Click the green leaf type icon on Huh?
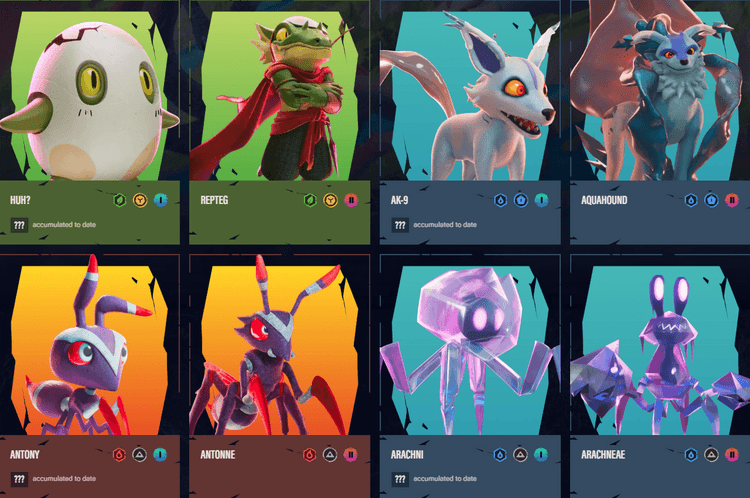The height and width of the screenshot is (498, 750). click(x=120, y=199)
